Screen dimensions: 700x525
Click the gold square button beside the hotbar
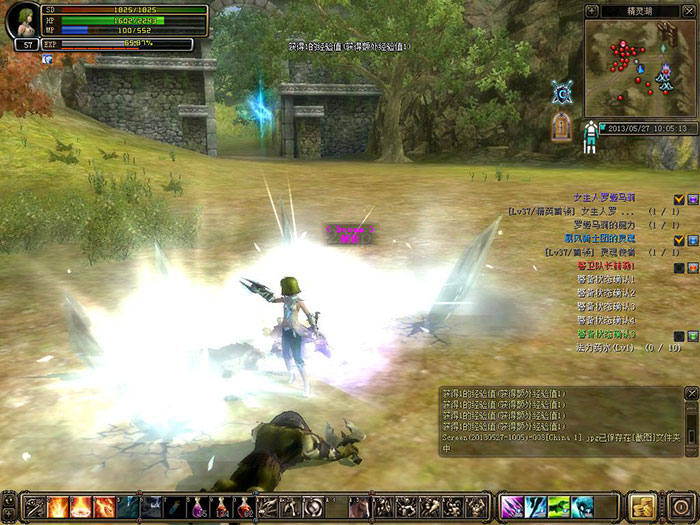(643, 505)
